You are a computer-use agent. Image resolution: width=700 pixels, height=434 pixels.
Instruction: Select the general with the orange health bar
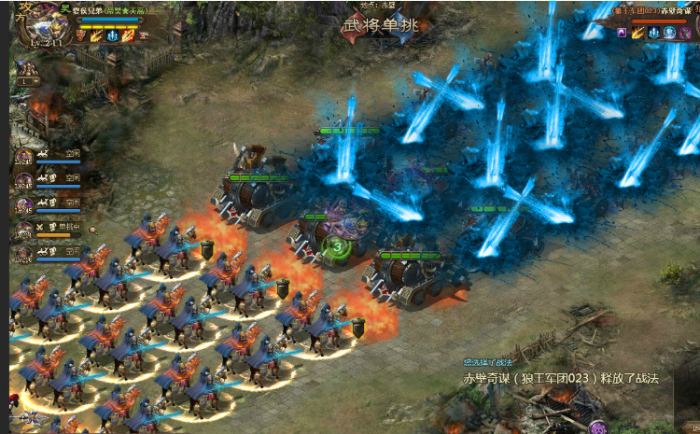[23, 229]
